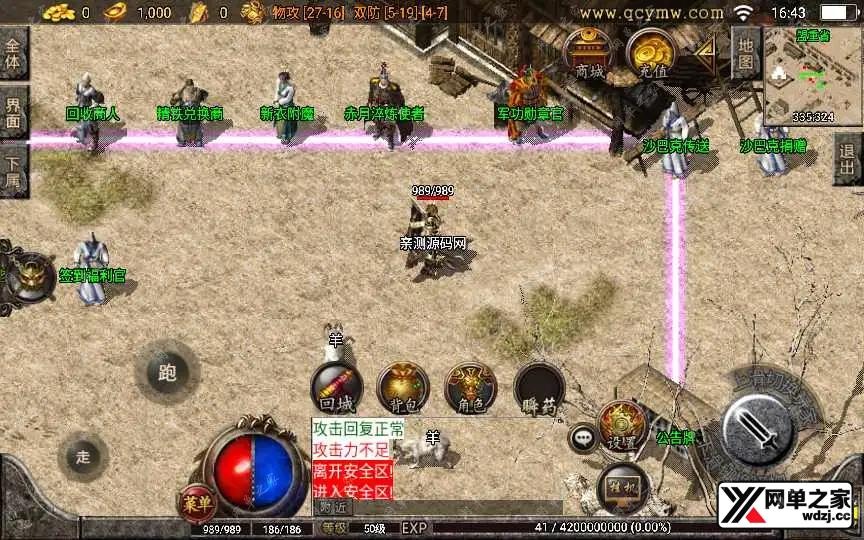The width and height of the screenshot is (864, 540).
Task: Select the 界面 tab on the left edge
Action: (13, 112)
